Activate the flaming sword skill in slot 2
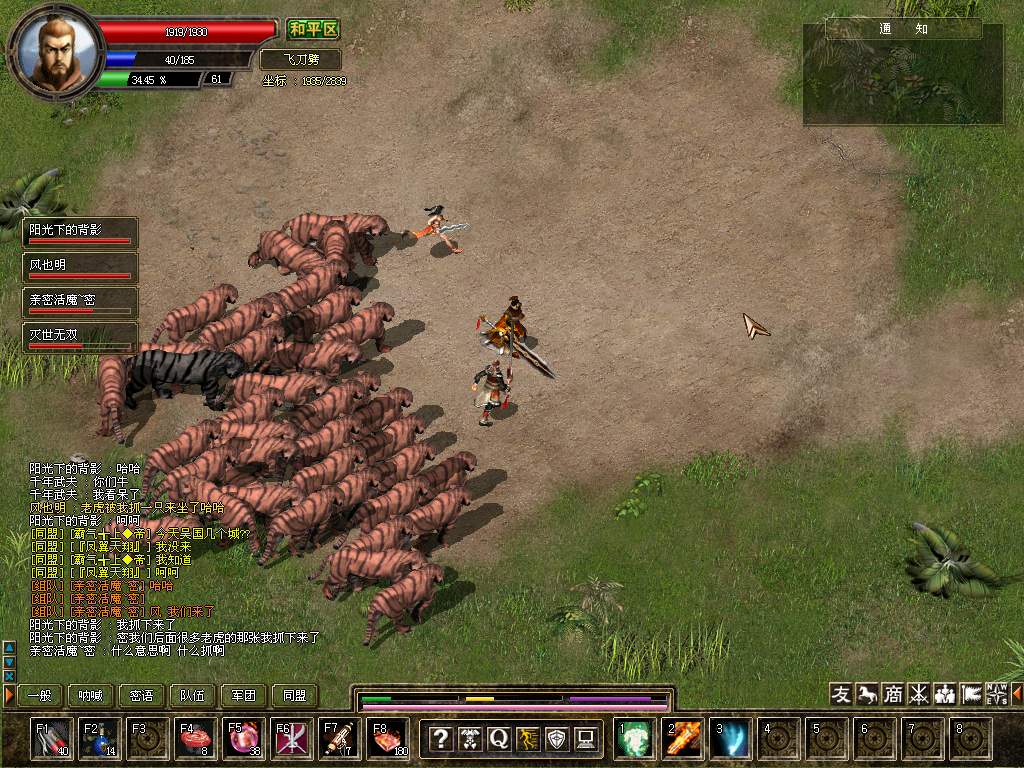The image size is (1024, 768). (682, 739)
